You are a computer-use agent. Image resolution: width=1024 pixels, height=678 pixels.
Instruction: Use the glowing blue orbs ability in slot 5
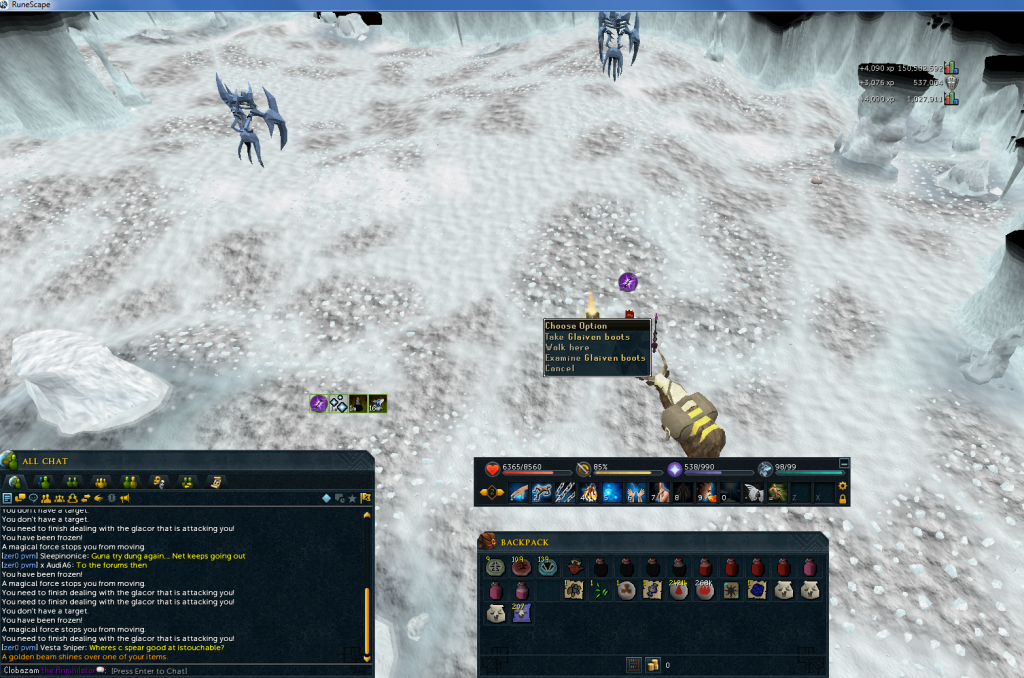tap(611, 492)
